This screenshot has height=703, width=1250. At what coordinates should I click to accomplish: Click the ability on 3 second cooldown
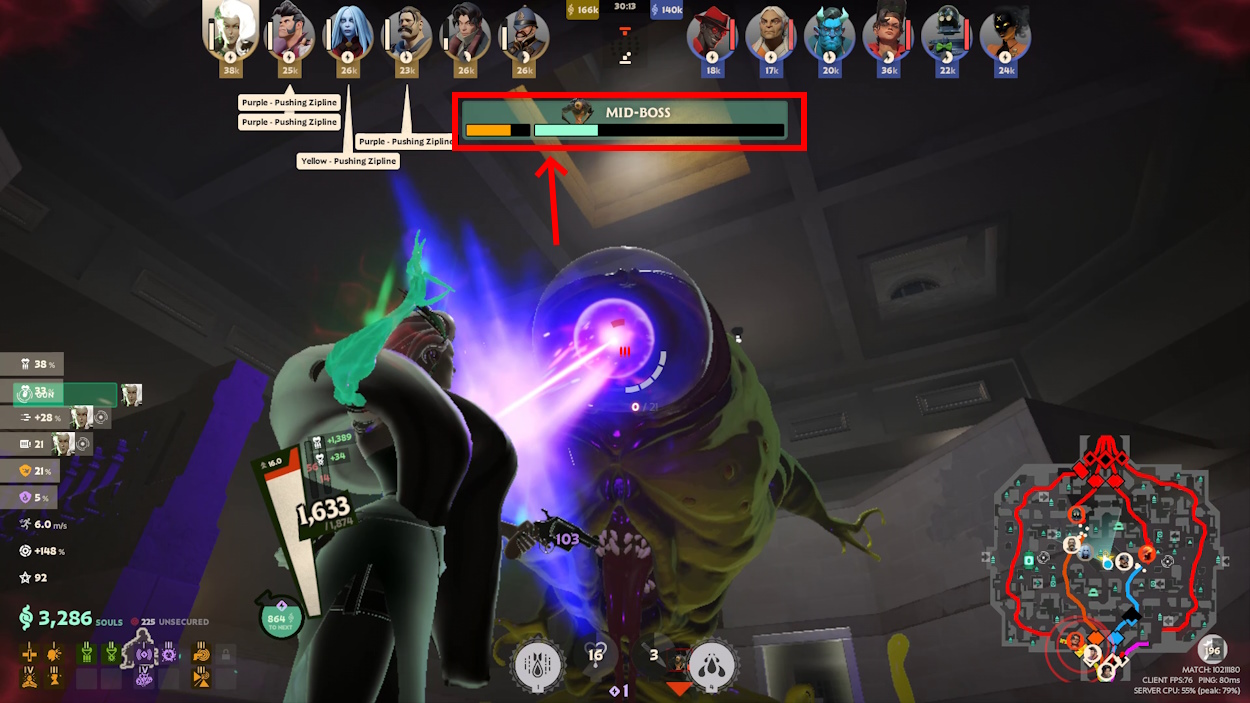click(x=654, y=656)
